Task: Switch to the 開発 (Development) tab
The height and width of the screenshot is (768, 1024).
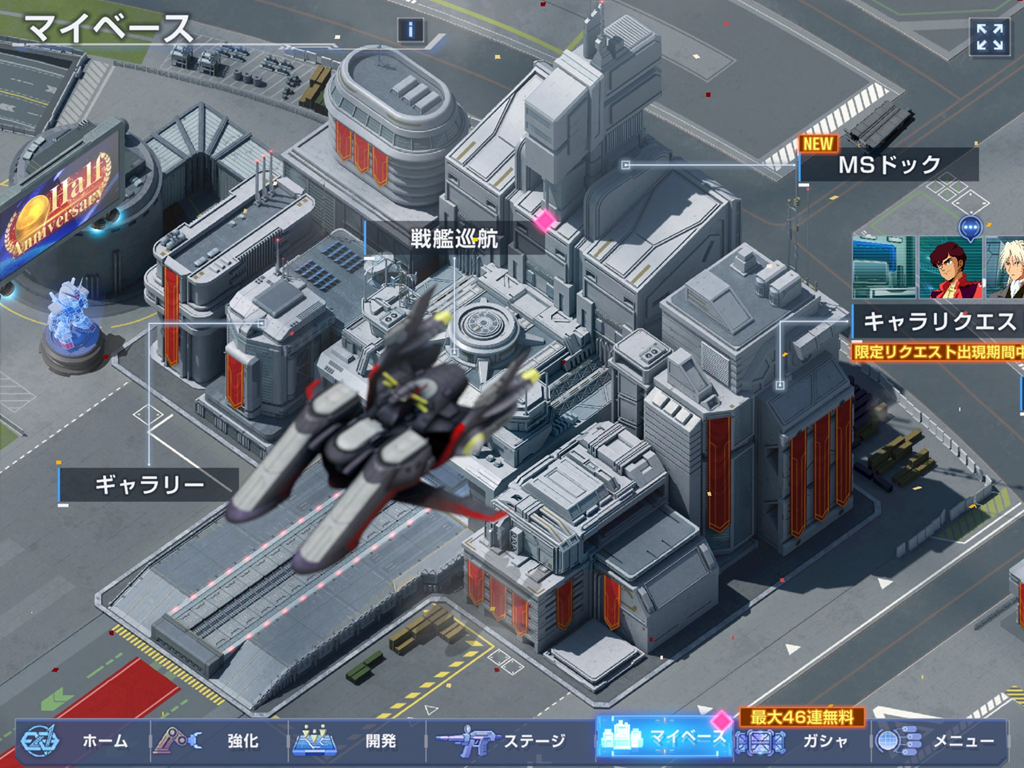Action: [x=355, y=741]
